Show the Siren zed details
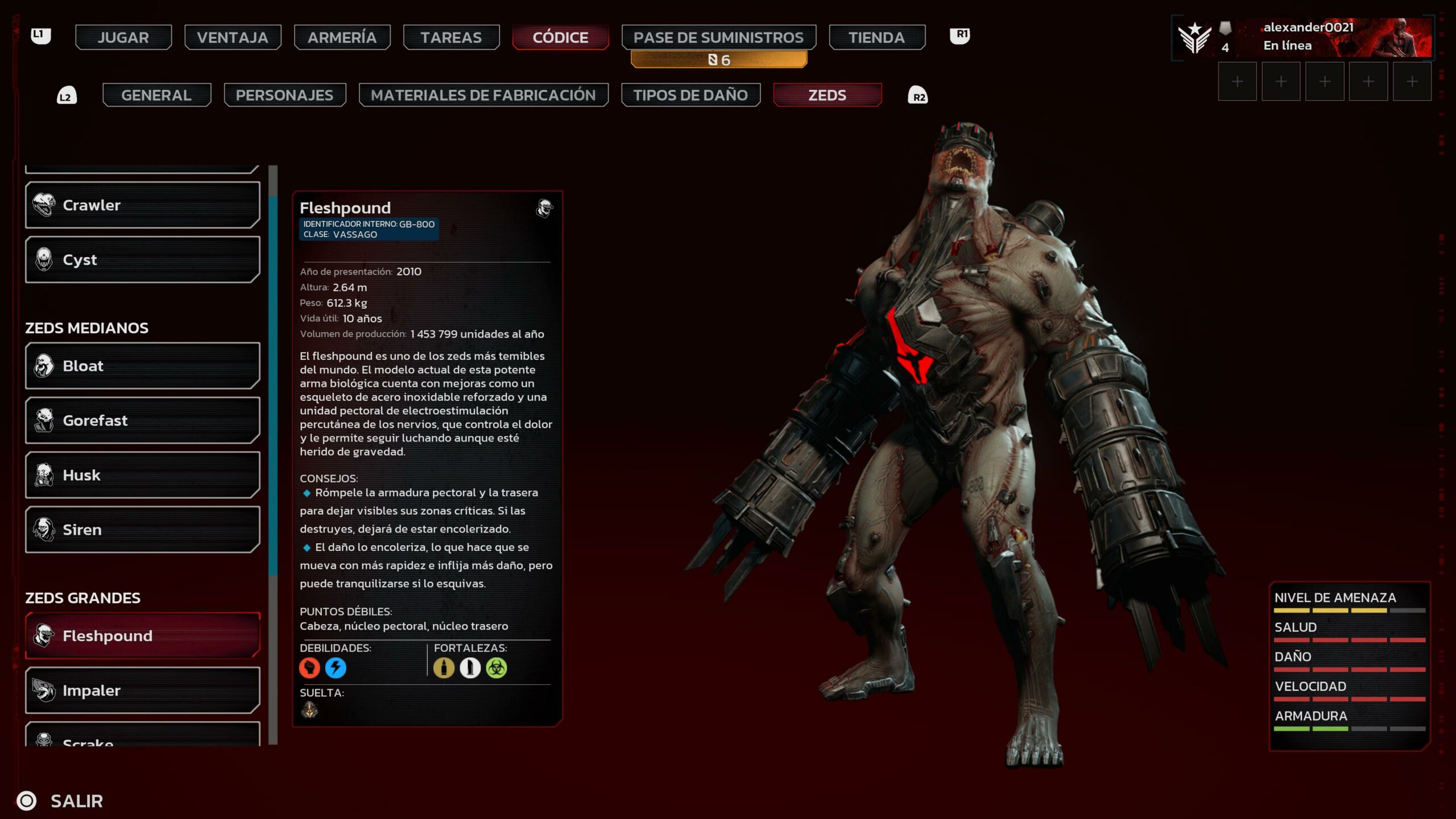Screen dimensions: 1456x819 pos(142,530)
